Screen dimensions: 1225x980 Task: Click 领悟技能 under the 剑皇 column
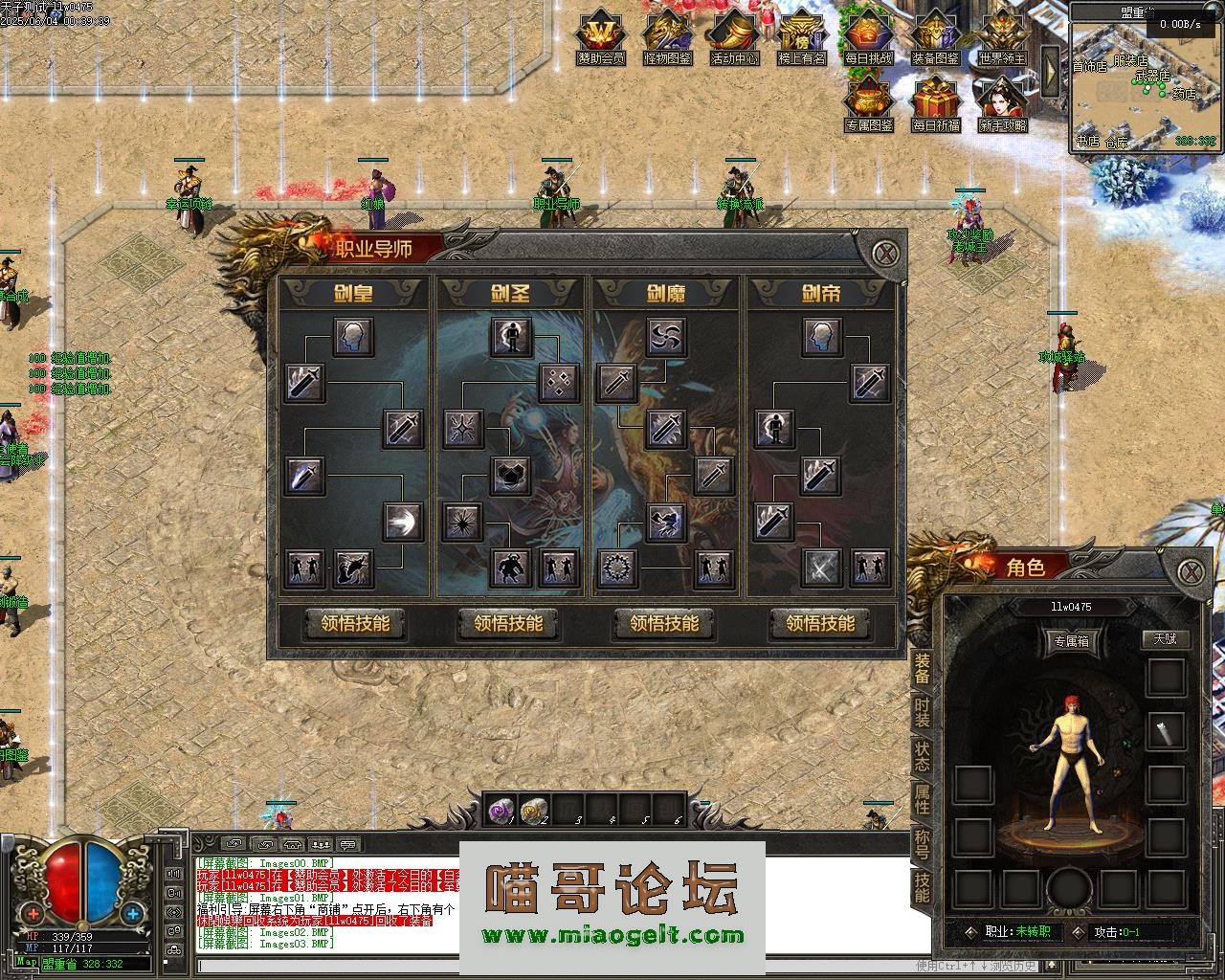(355, 624)
